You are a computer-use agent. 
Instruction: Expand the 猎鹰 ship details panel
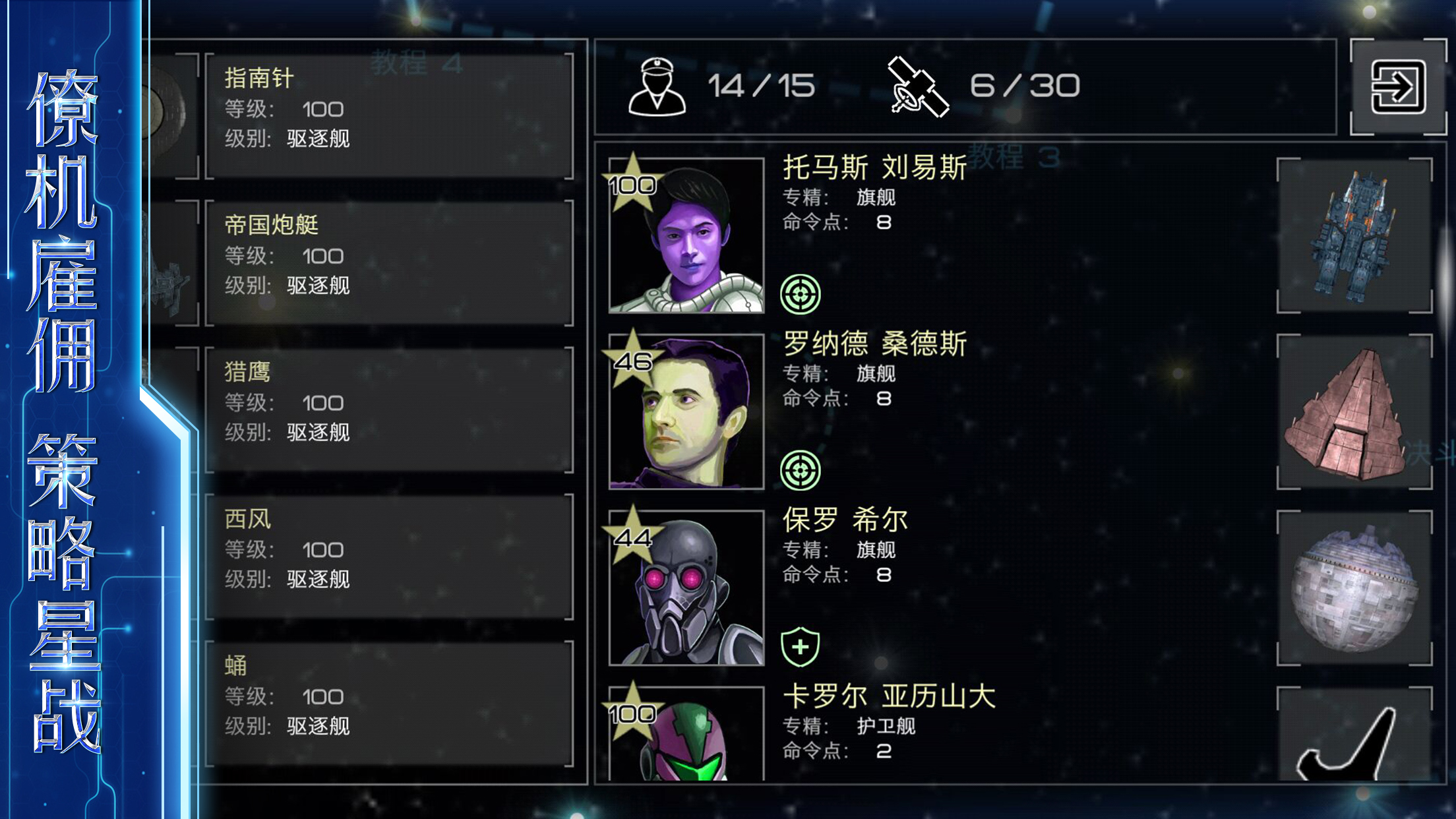pyautogui.click(x=386, y=409)
